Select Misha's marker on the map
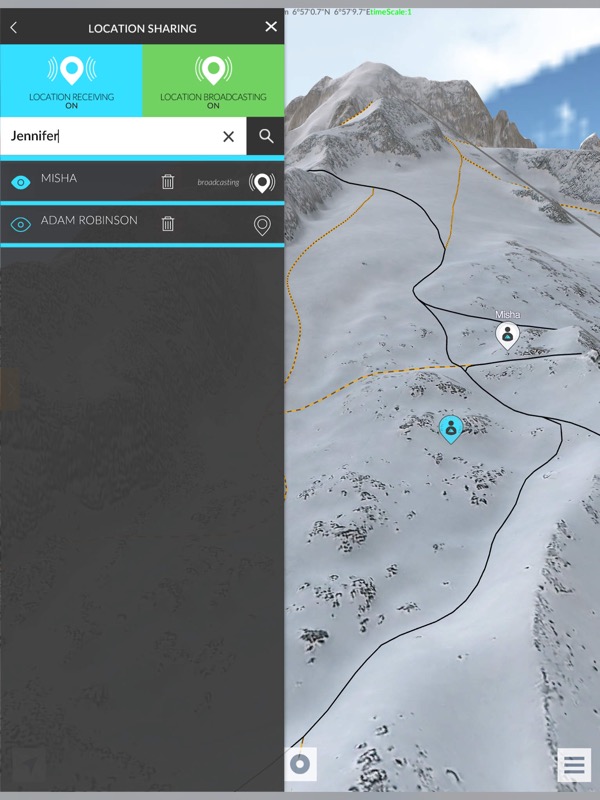 [x=508, y=334]
